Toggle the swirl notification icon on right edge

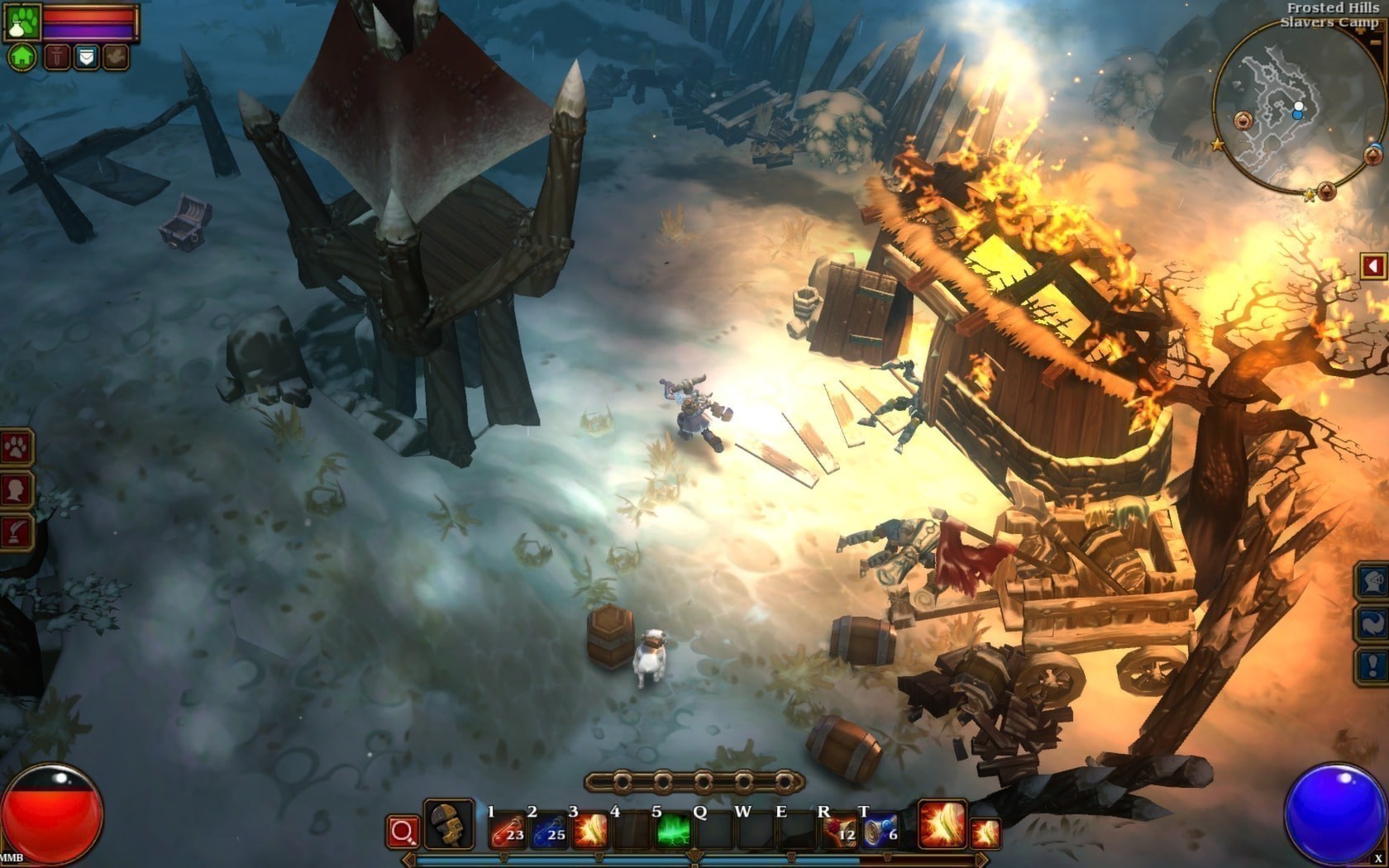(1372, 622)
